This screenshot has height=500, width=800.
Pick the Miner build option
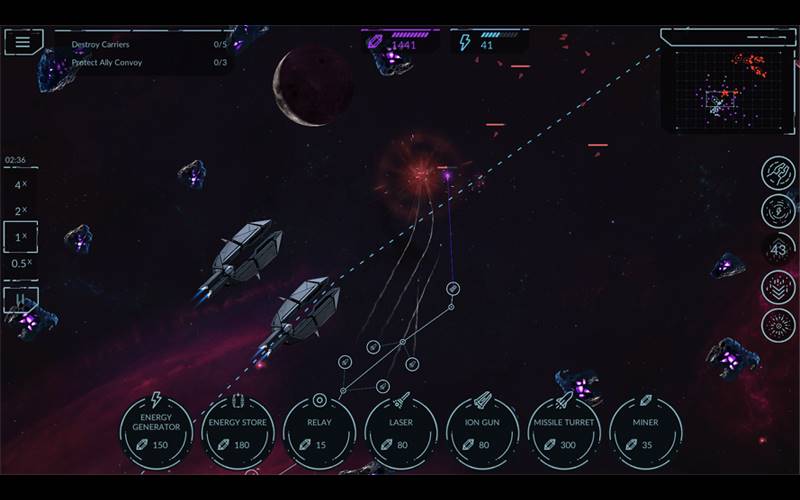(x=646, y=432)
